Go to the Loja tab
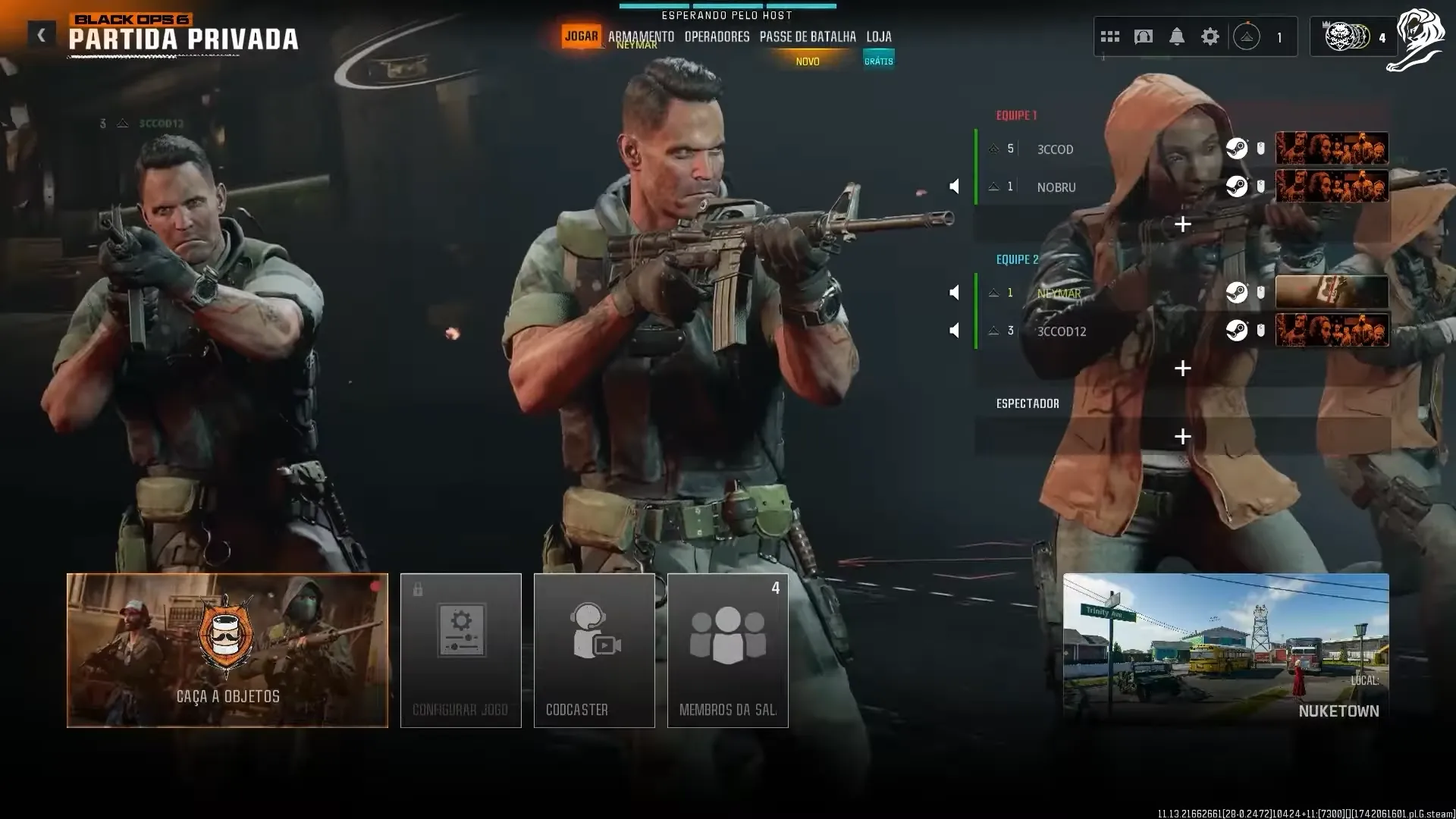1456x819 pixels. click(x=879, y=36)
